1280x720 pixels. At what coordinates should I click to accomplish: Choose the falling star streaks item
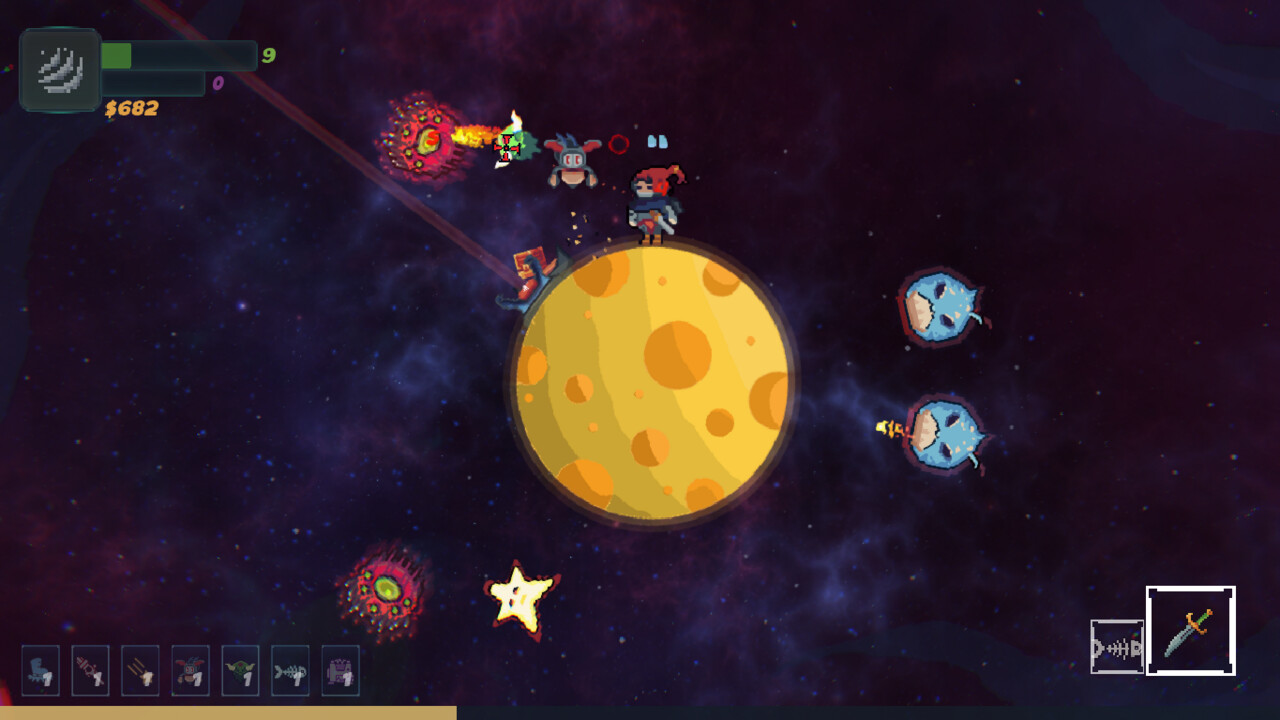click(141, 670)
